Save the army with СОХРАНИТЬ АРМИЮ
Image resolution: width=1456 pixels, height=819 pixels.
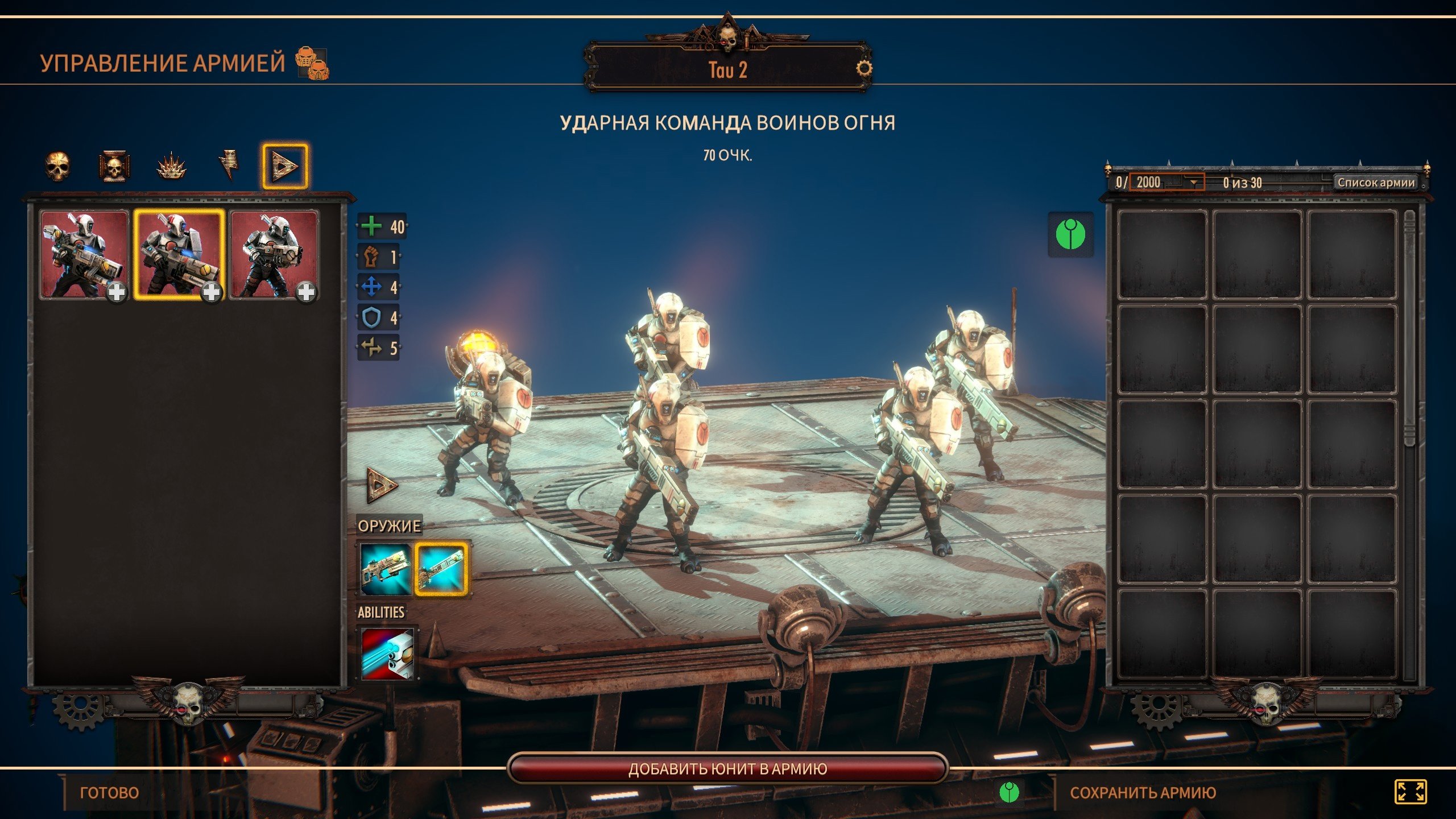(x=1143, y=792)
